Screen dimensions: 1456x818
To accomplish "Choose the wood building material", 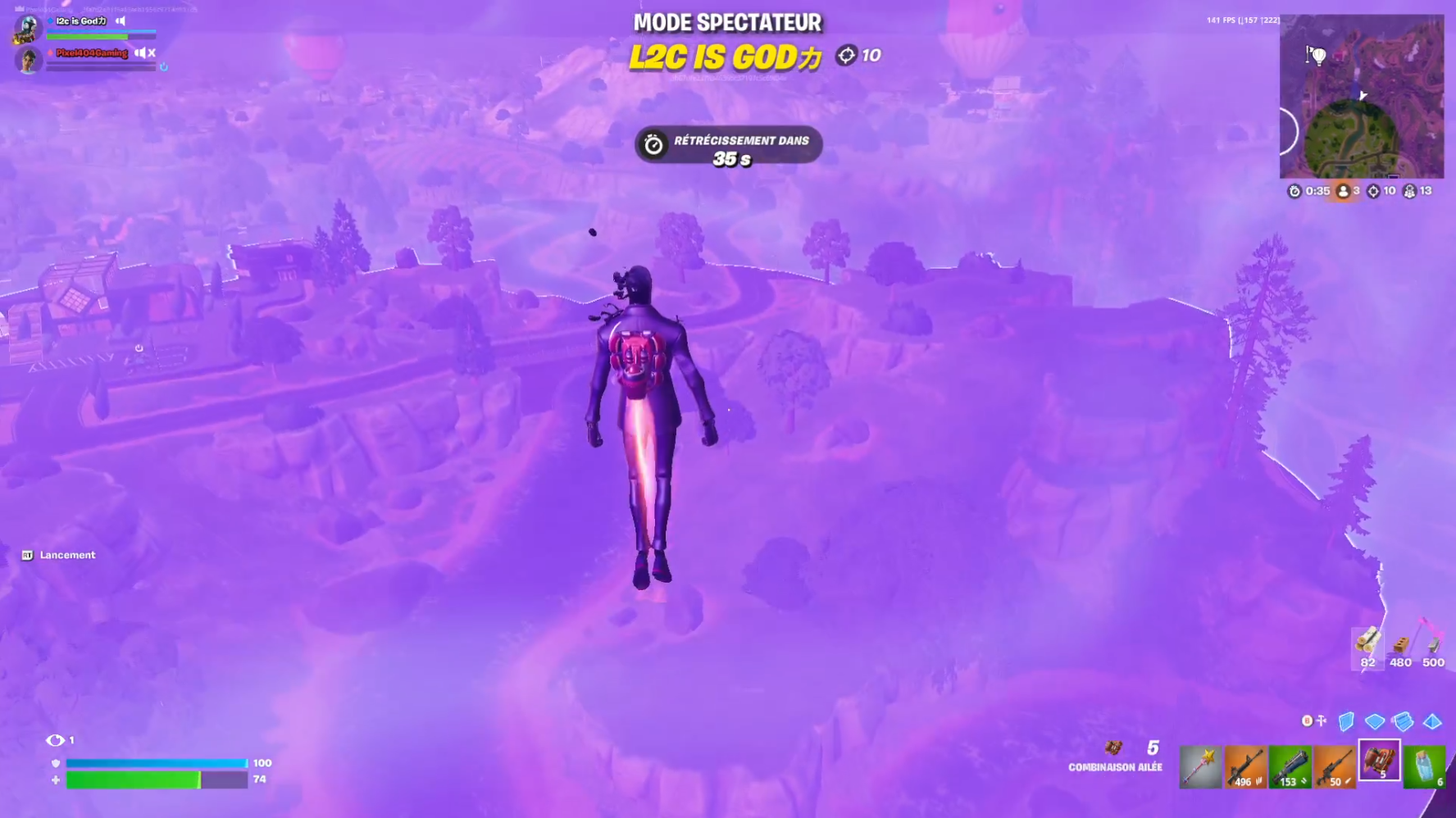I will 1367,646.
